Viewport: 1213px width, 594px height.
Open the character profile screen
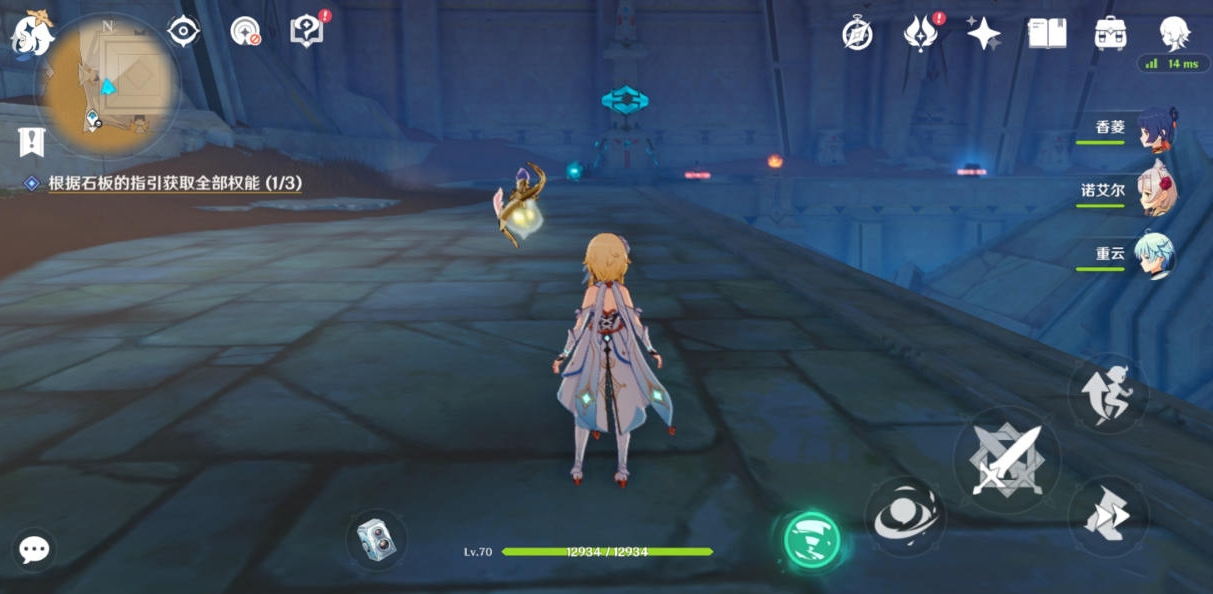(1173, 33)
